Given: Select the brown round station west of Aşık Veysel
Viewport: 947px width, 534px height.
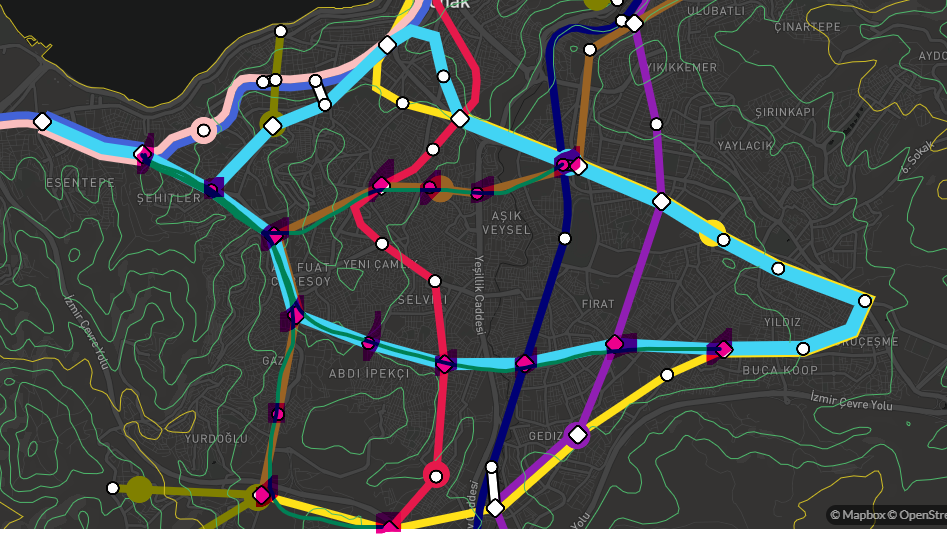Looking at the screenshot, I should click(x=442, y=187).
